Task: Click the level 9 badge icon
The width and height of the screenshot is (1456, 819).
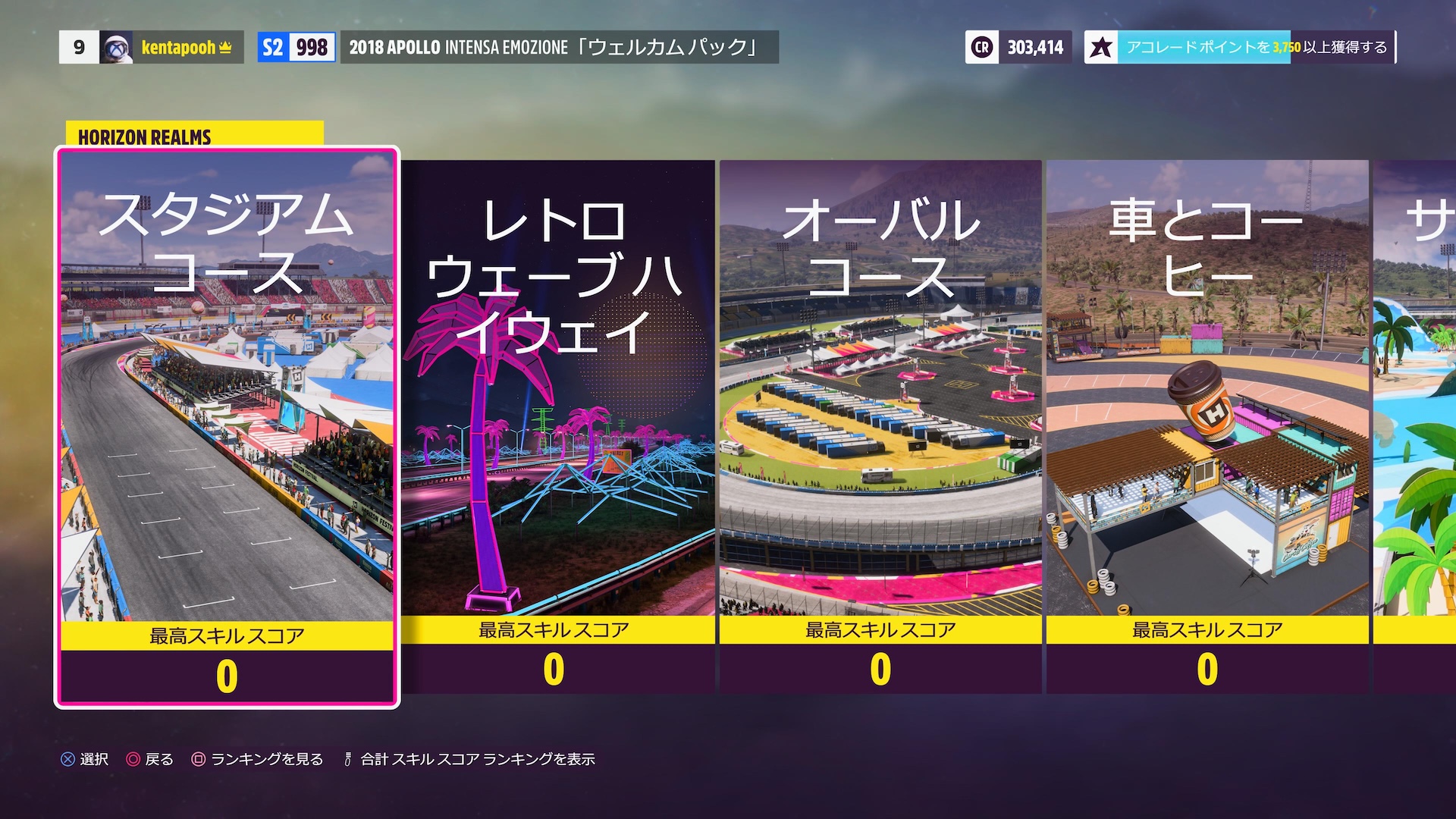Action: click(79, 48)
